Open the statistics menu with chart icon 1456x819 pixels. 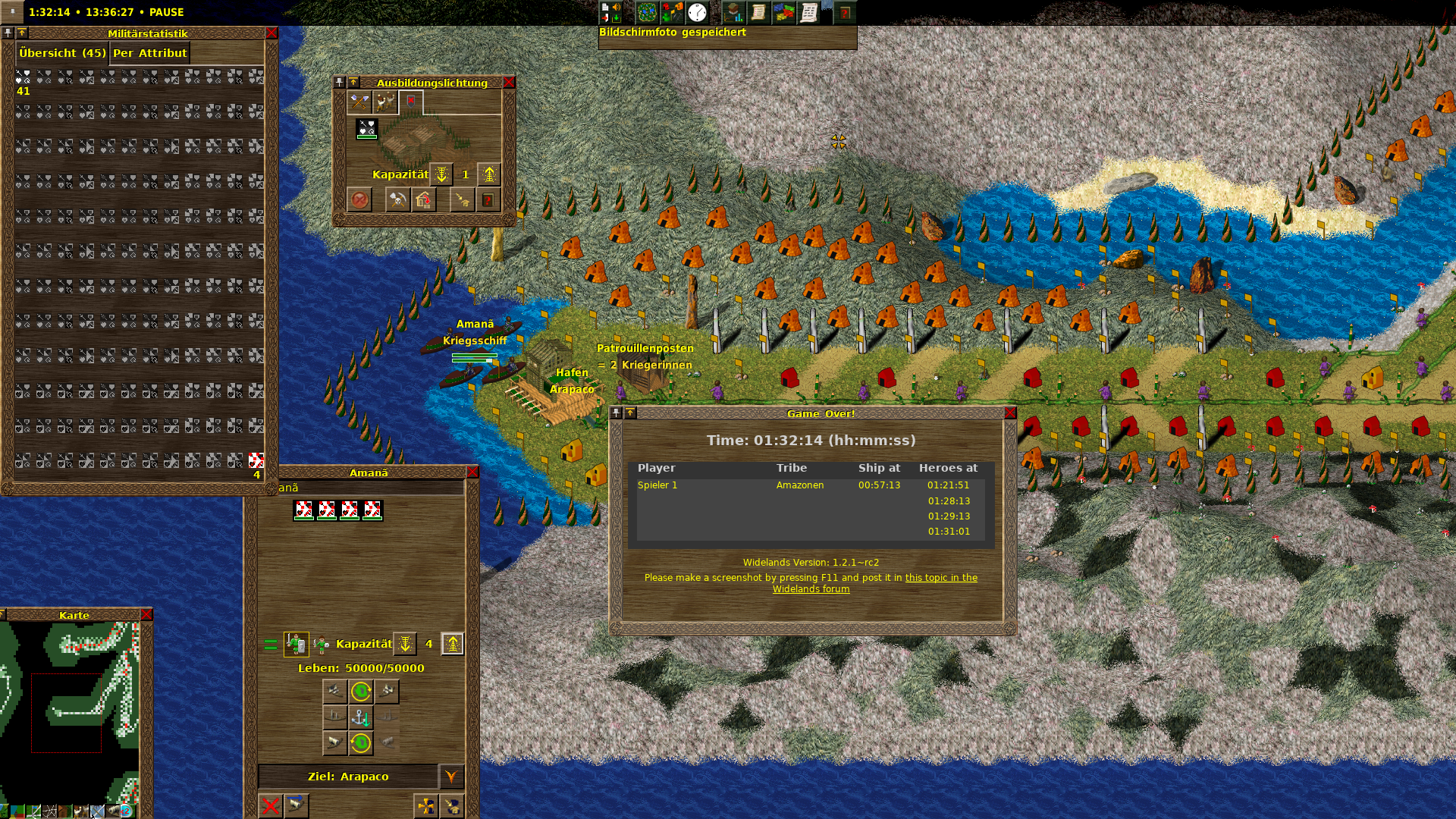(x=733, y=13)
